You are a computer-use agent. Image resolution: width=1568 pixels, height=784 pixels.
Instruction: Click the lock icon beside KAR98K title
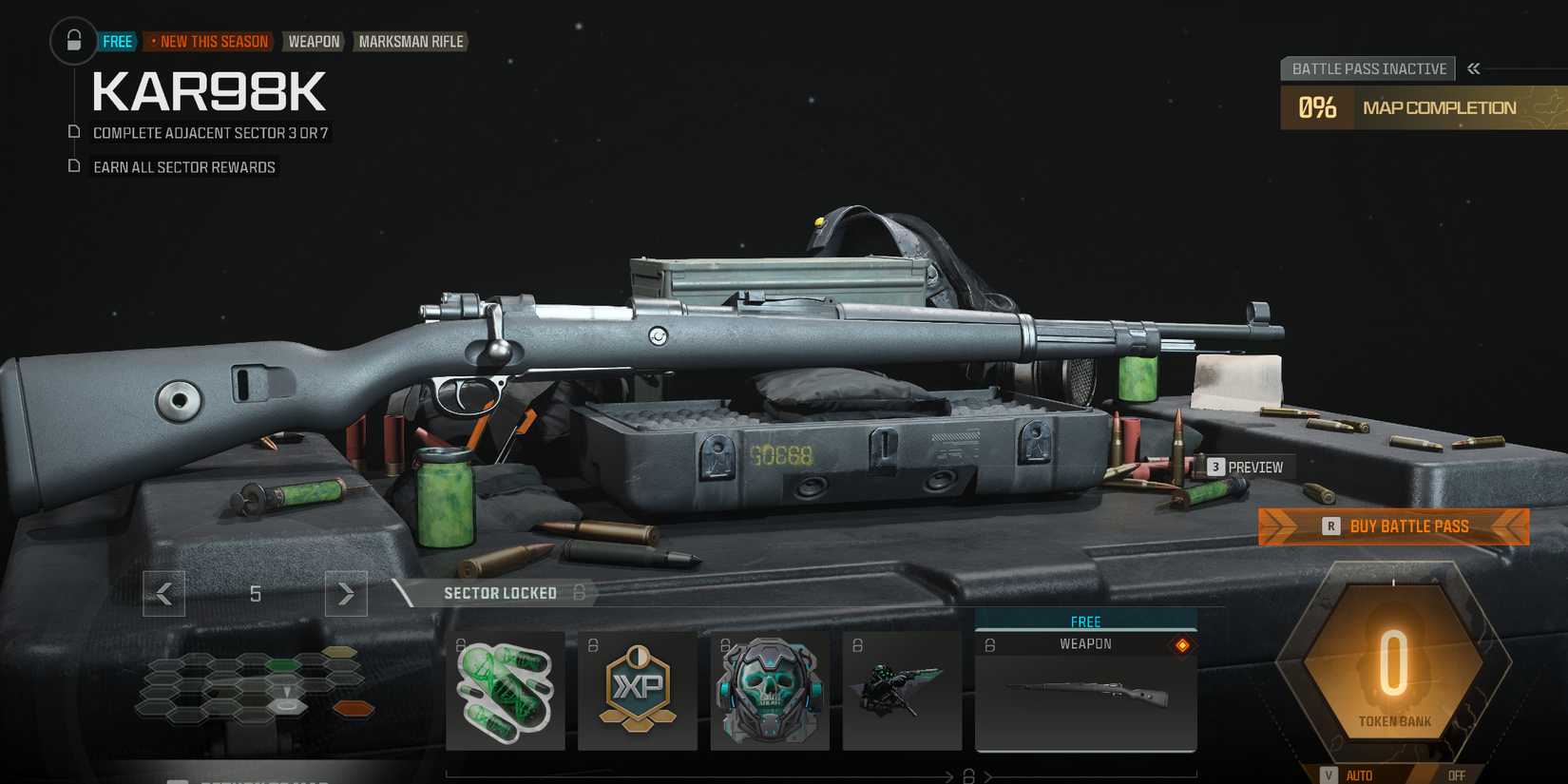(73, 42)
